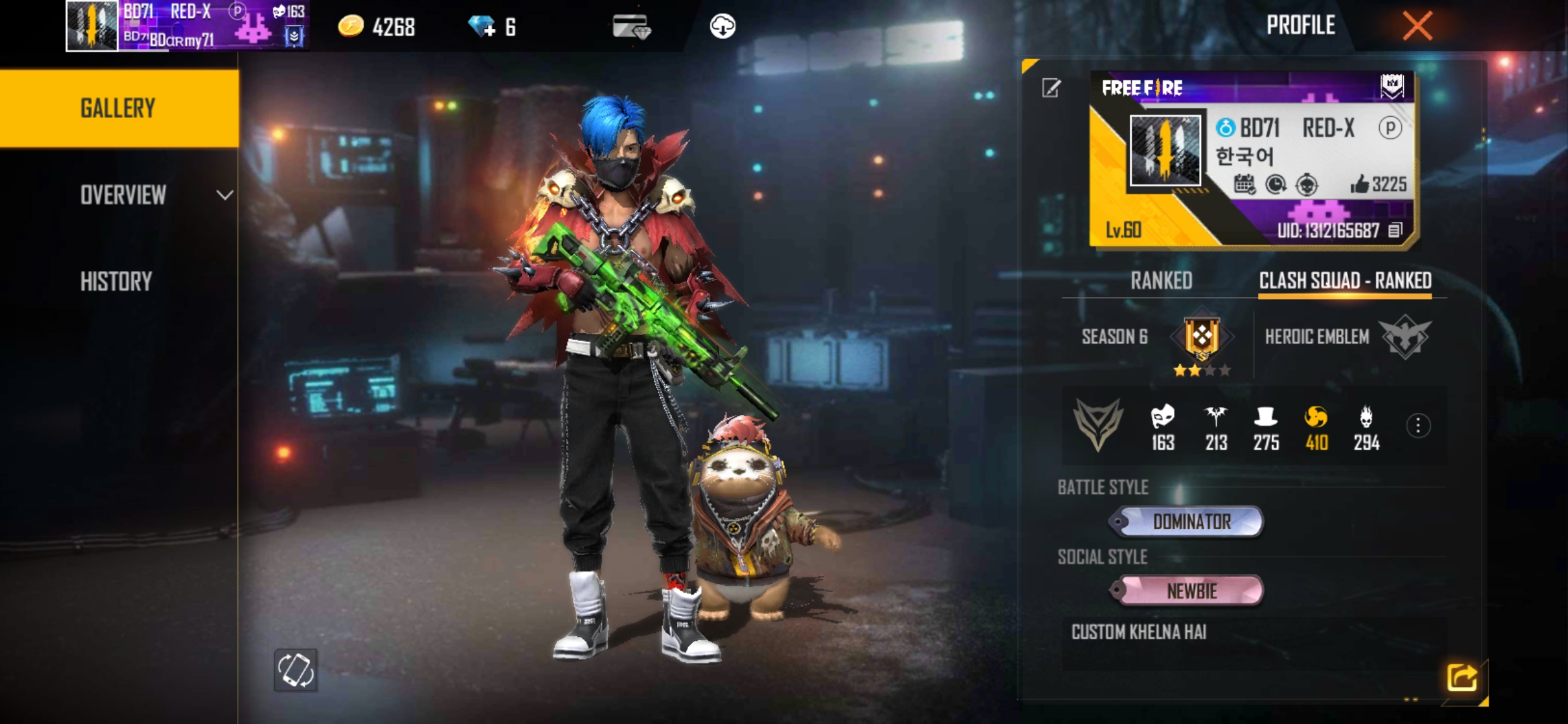The width and height of the screenshot is (1568, 724).
Task: Select the Heroic Emblem icon
Action: point(1404,337)
